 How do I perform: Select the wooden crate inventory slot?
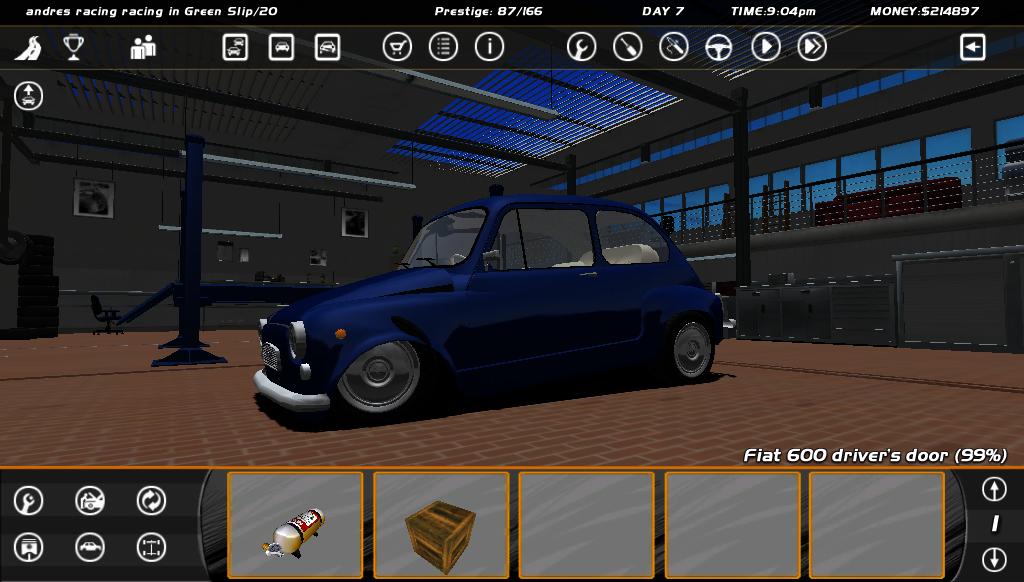pos(441,525)
